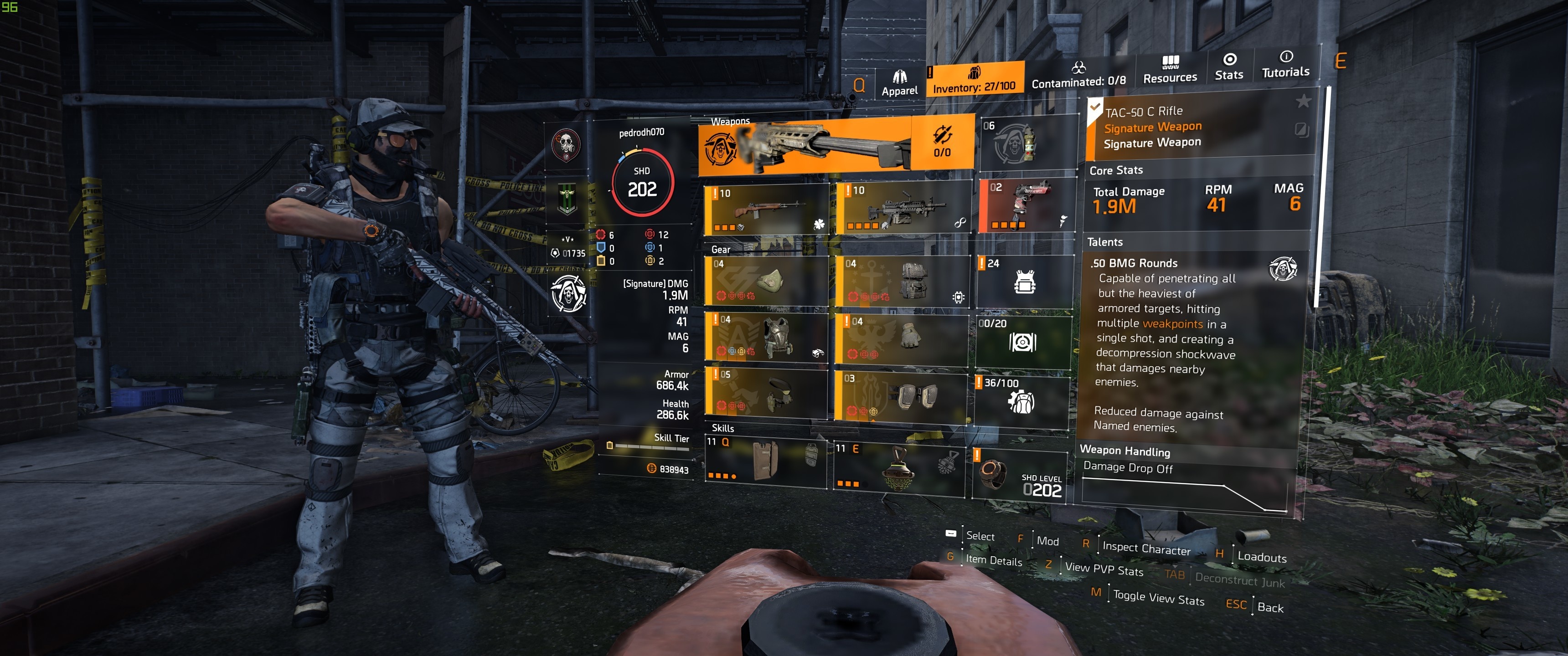Open the Q shield skill slot

pyautogui.click(x=766, y=461)
